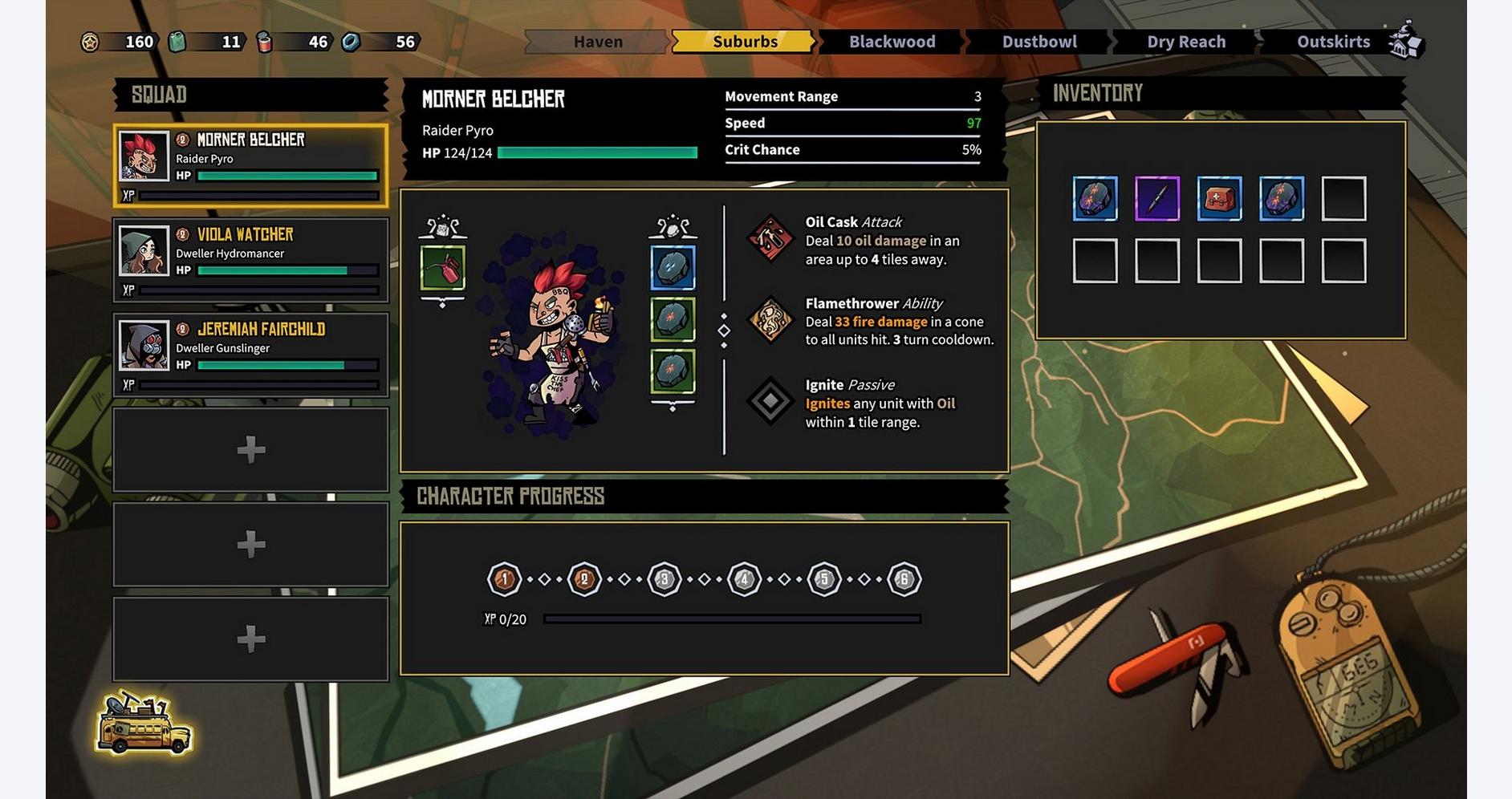This screenshot has height=799, width=1512.
Task: Go to the Dustbowl tab
Action: pyautogui.click(x=1038, y=42)
